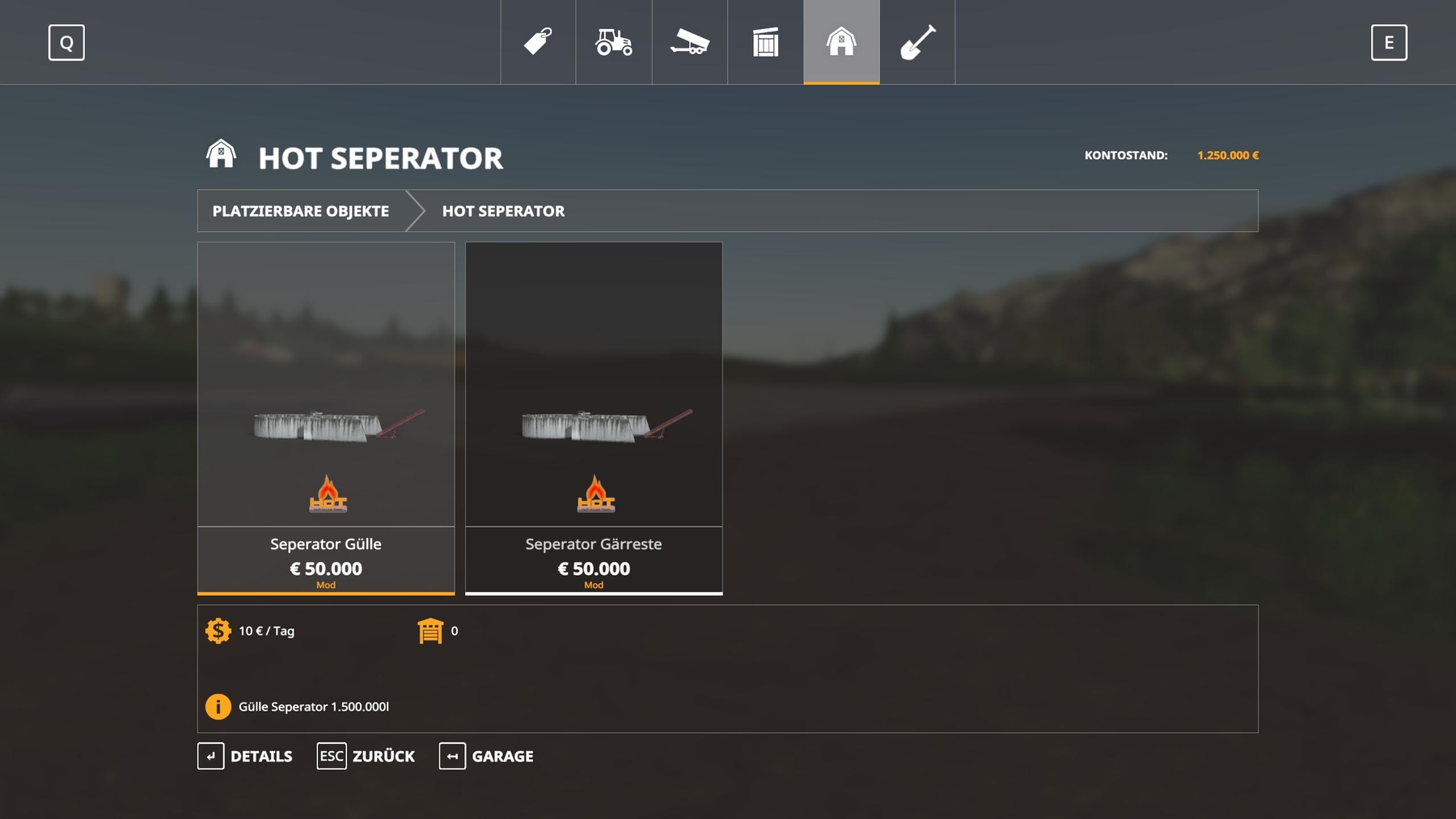Image resolution: width=1456 pixels, height=819 pixels.
Task: Click the orange HOT flame logo on Seperator Gülle
Action: (325, 496)
